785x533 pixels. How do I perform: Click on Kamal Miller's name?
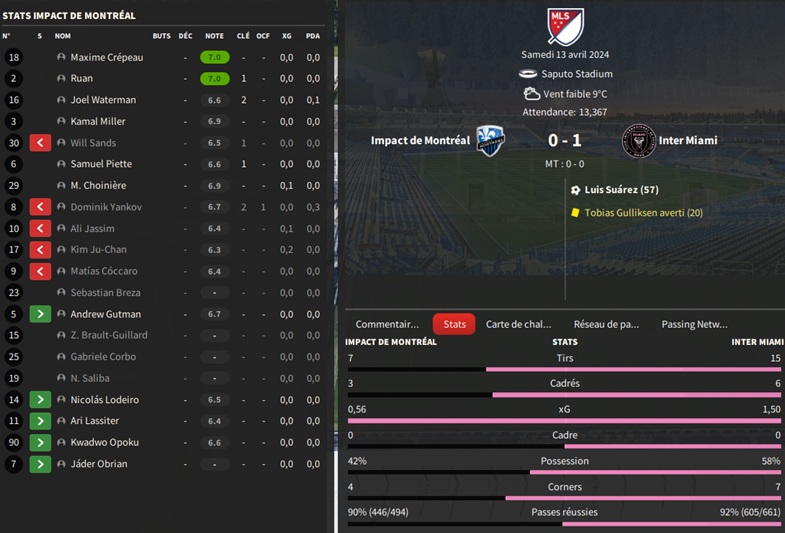pyautogui.click(x=97, y=122)
